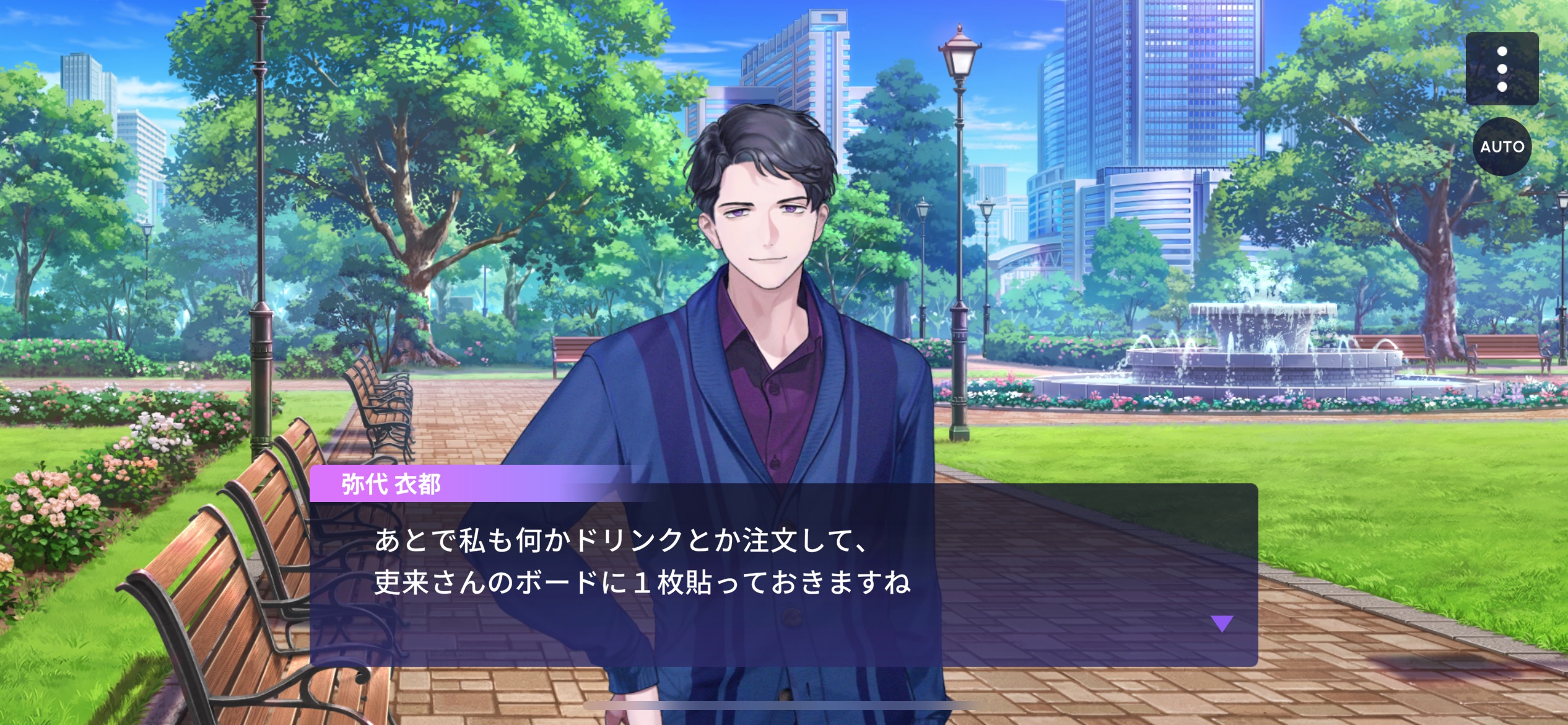
Task: Advance dialogue with the purple arrow
Action: (x=1222, y=623)
